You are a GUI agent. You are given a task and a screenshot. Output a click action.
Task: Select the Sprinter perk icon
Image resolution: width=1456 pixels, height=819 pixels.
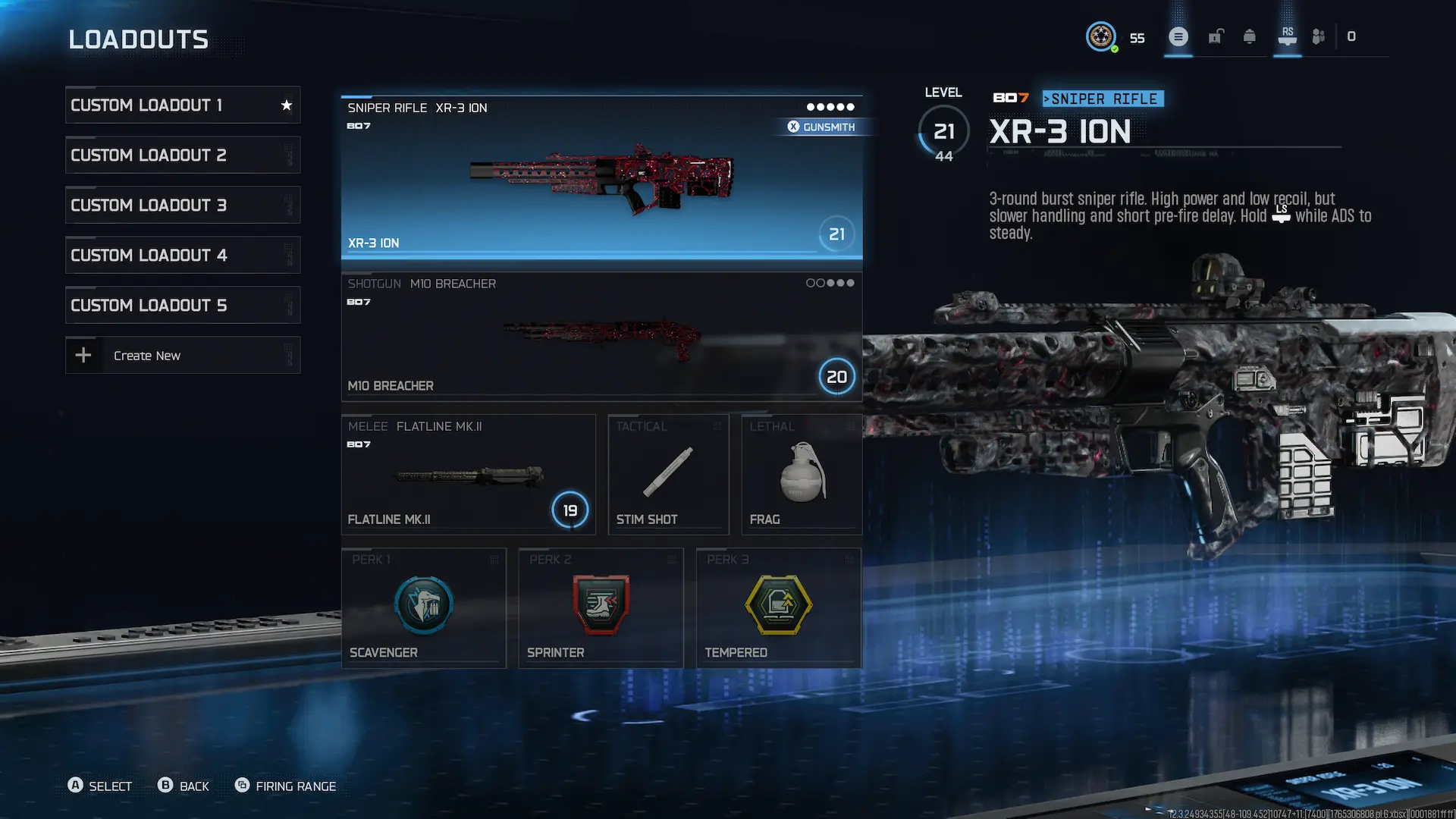(x=601, y=605)
